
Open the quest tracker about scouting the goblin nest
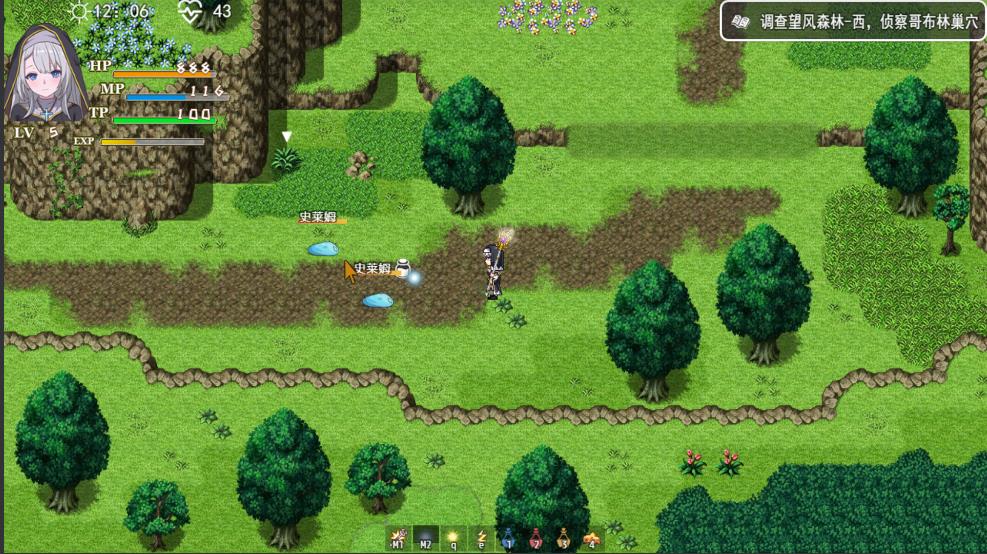pos(852,21)
